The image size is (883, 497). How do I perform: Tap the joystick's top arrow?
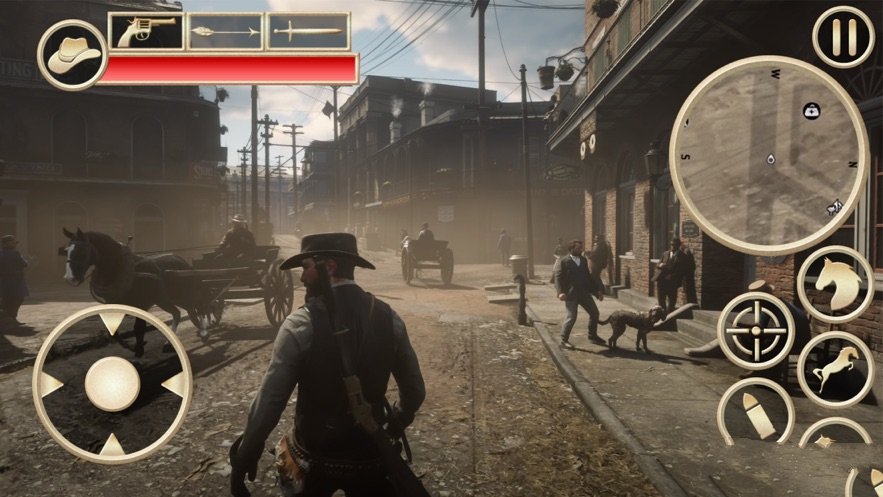(112, 323)
